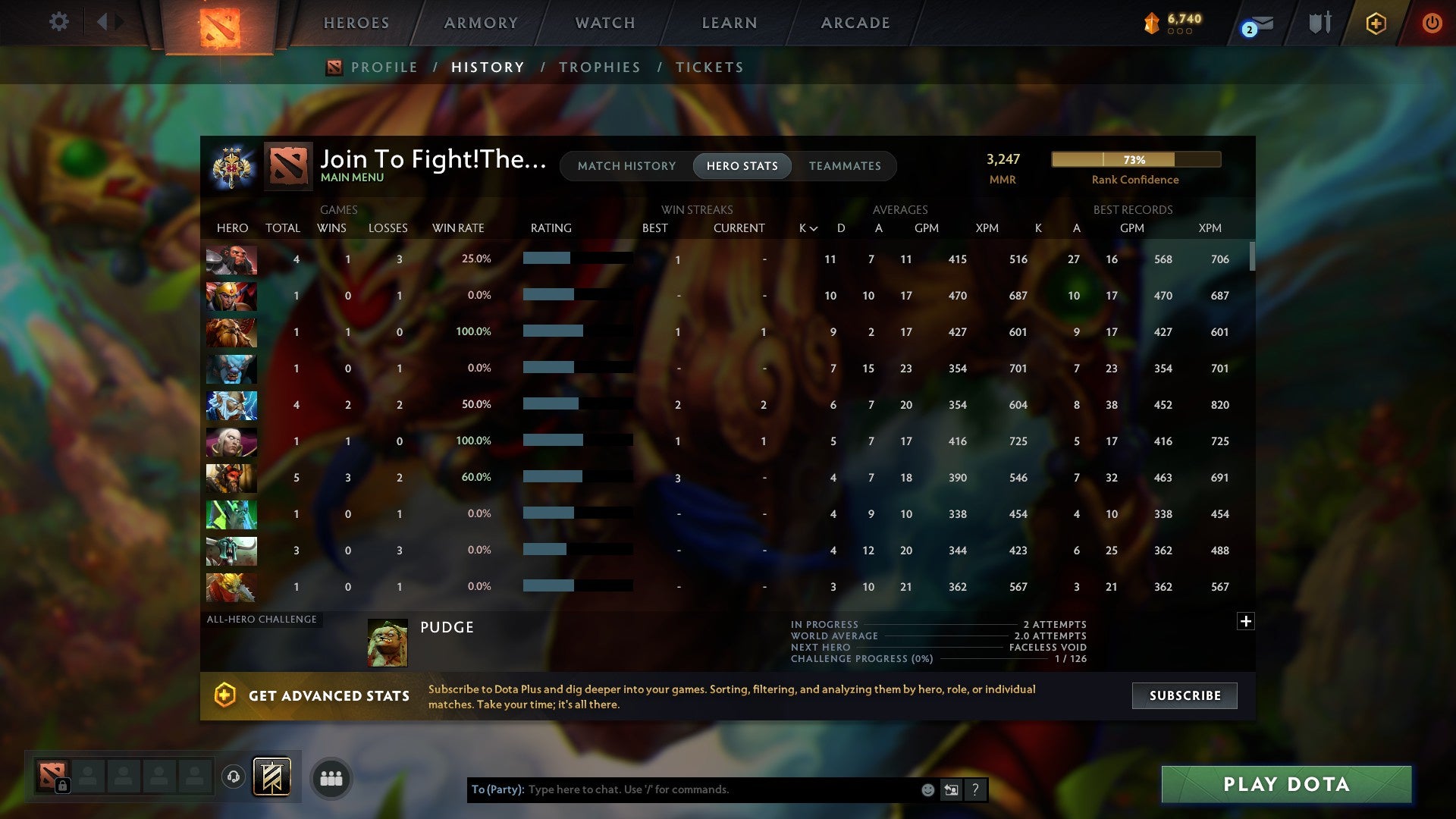
Task: Toggle the party voice chat icon
Action: click(234, 776)
